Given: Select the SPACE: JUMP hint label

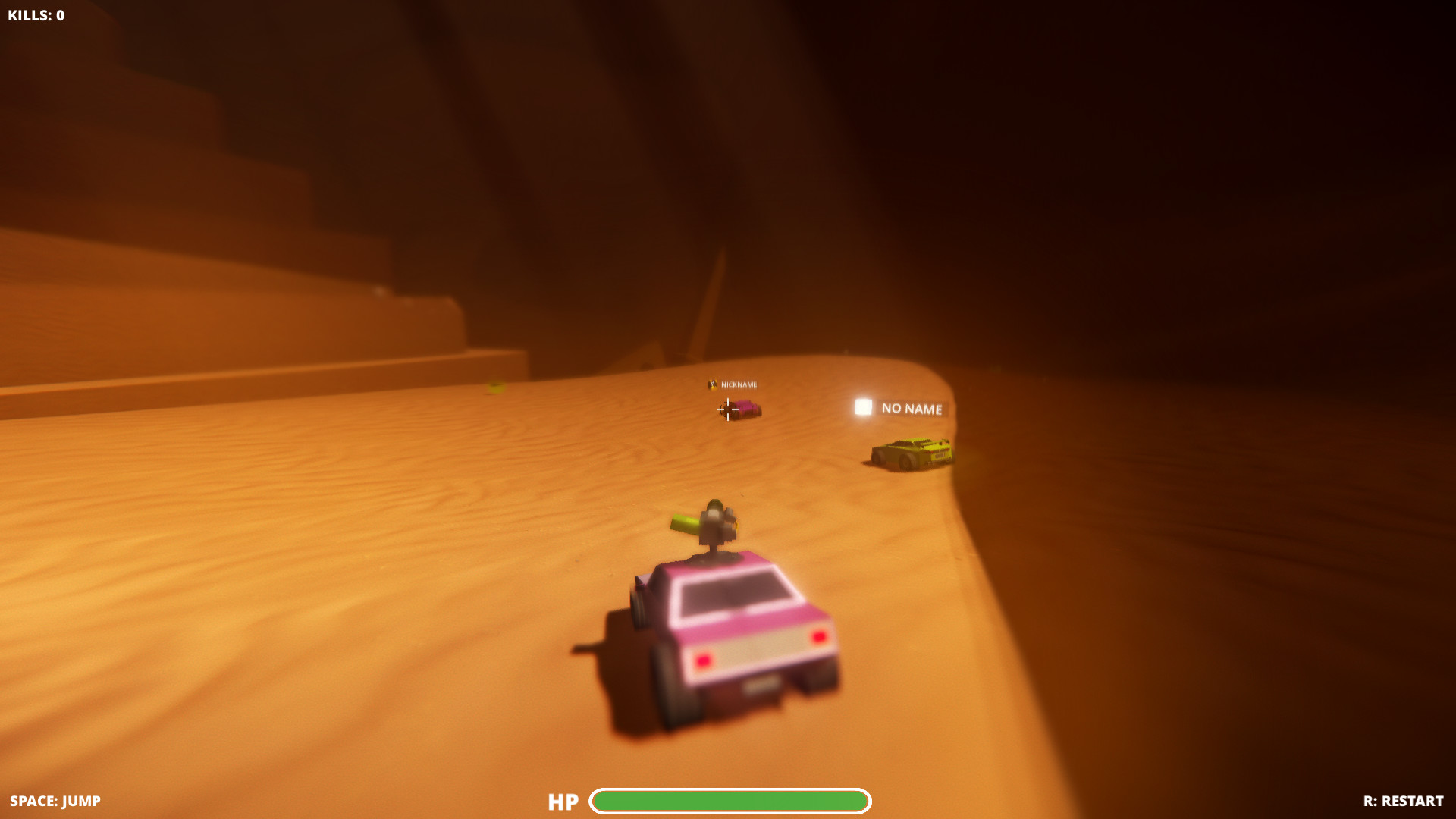Looking at the screenshot, I should pos(53,800).
